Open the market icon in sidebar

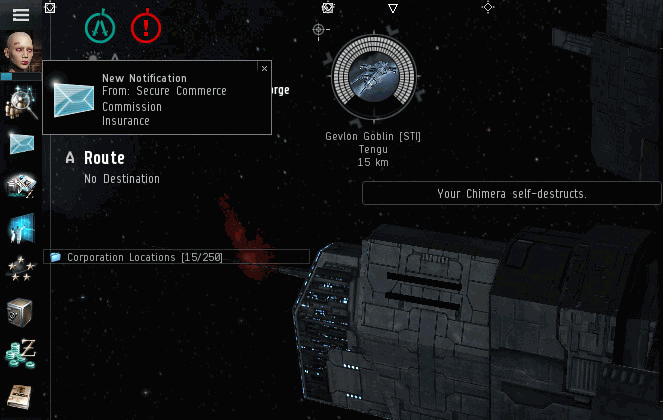tap(21, 227)
